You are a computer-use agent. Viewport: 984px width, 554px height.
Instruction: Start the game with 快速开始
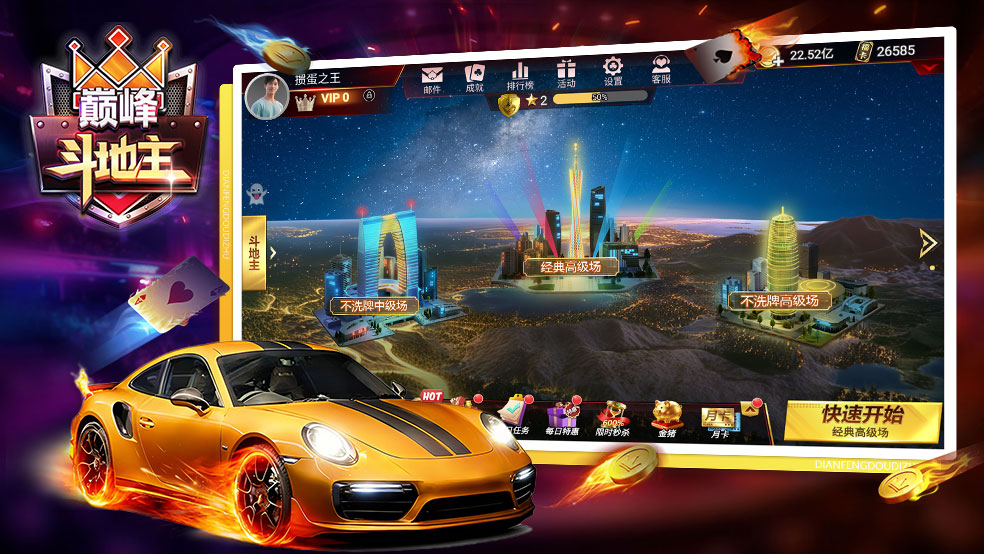tap(861, 421)
